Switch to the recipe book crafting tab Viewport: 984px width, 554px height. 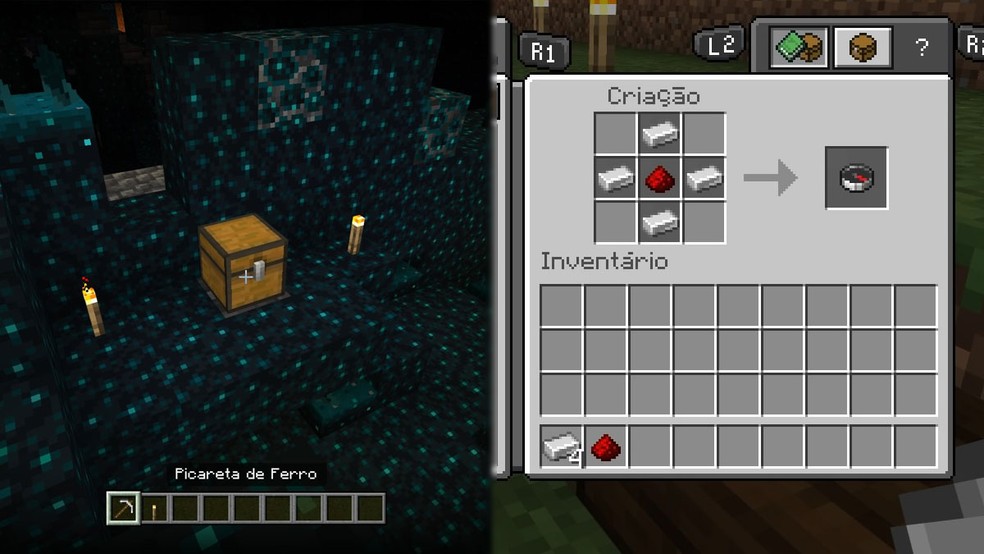coord(797,47)
